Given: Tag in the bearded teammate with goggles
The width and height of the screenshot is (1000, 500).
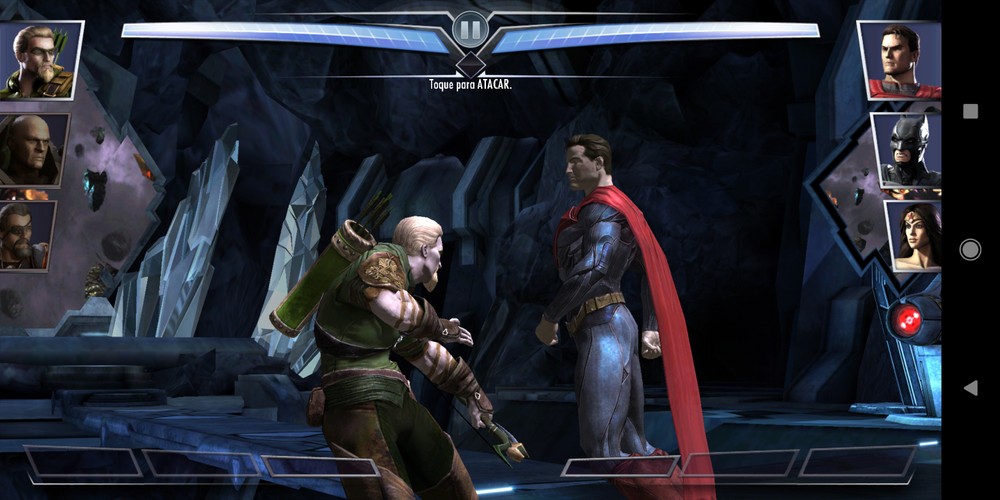Looking at the screenshot, I should point(27,236).
